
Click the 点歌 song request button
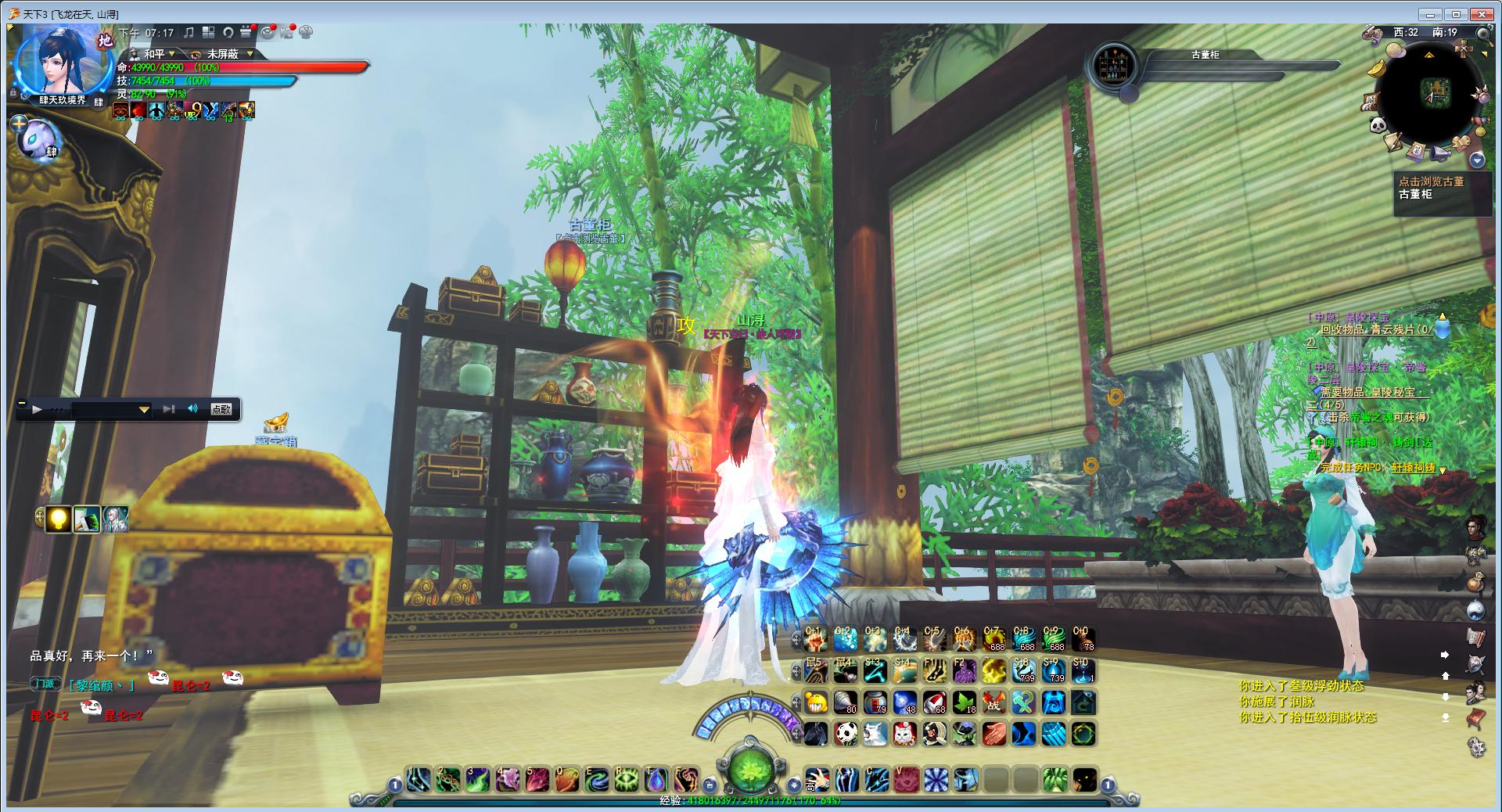(221, 408)
